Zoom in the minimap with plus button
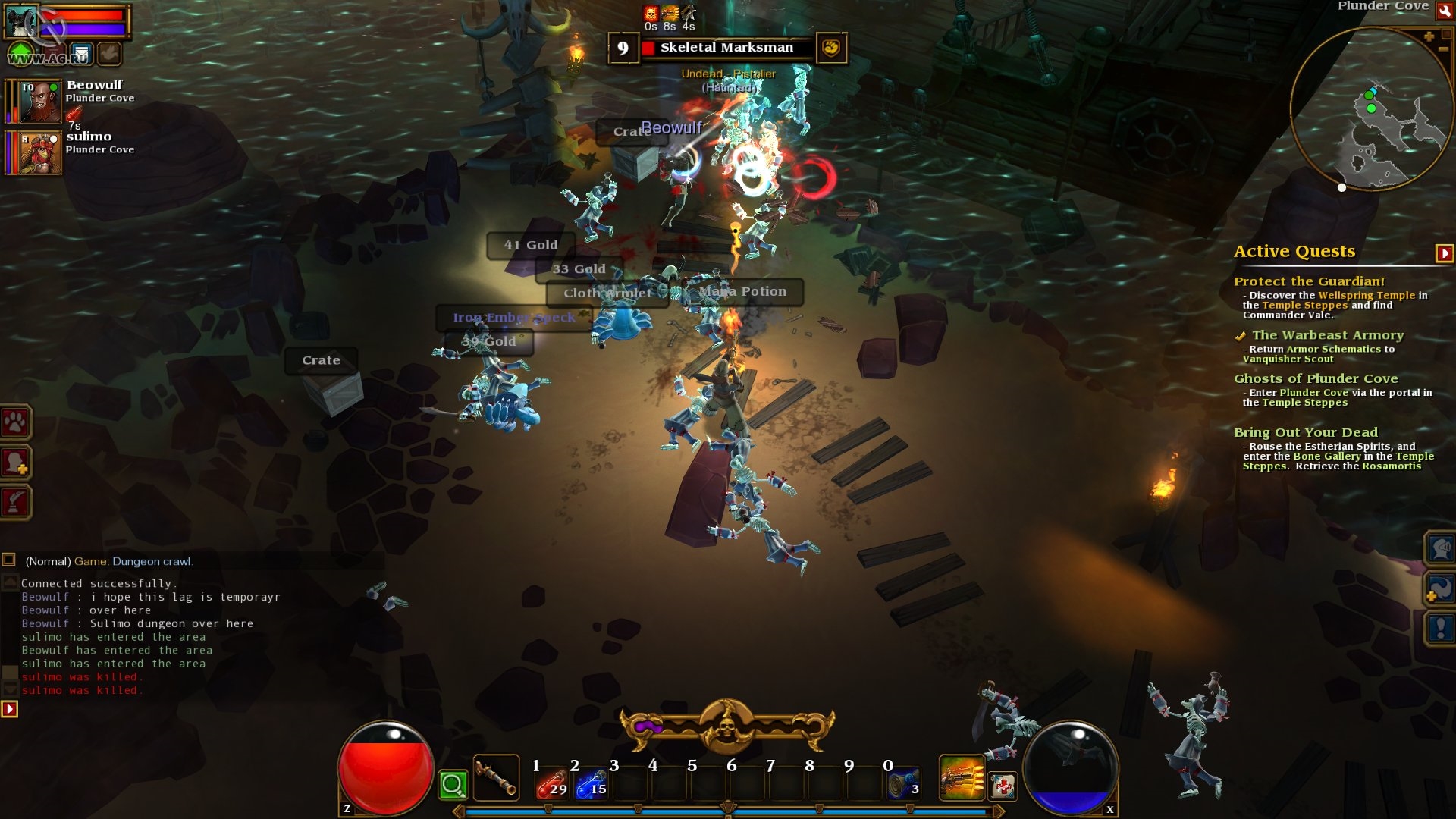 (1429, 36)
